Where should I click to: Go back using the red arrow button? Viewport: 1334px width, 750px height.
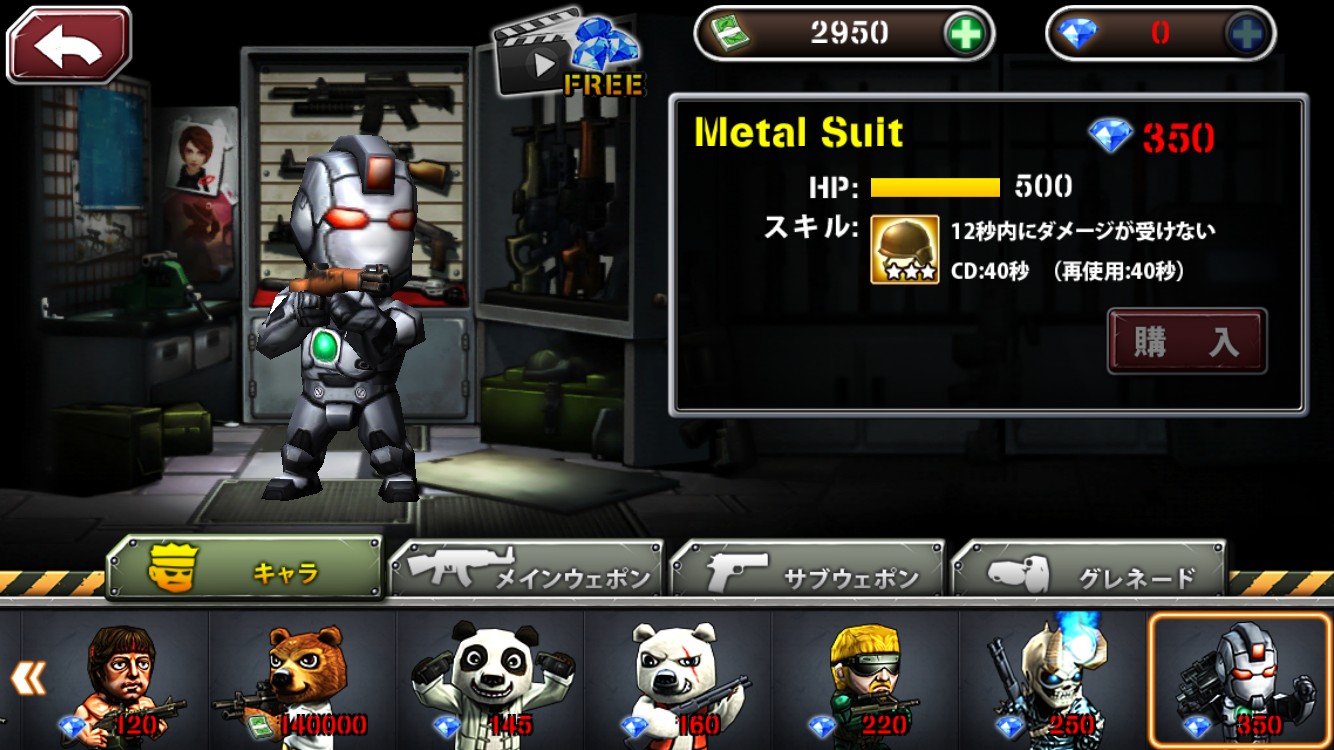click(69, 45)
